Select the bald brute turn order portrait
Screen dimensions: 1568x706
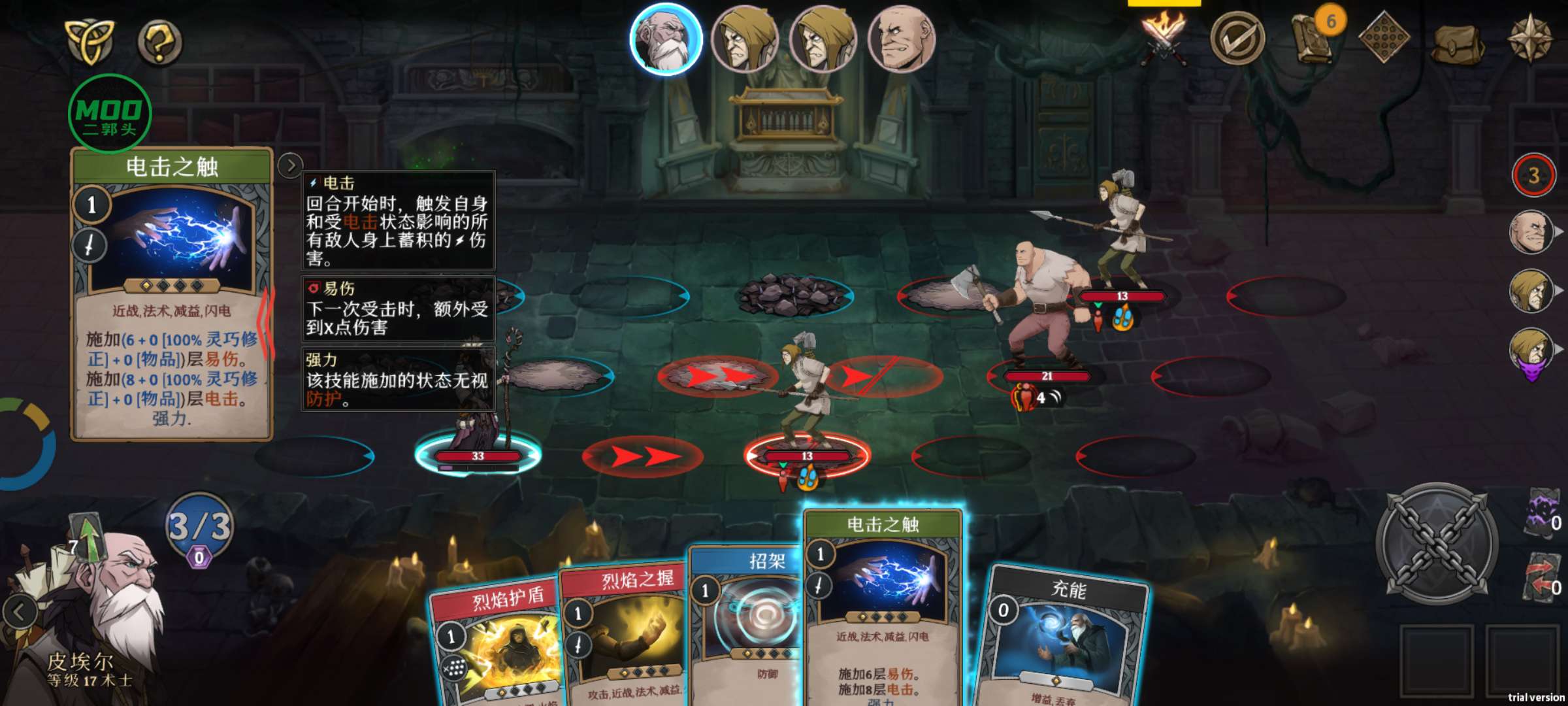[x=902, y=39]
